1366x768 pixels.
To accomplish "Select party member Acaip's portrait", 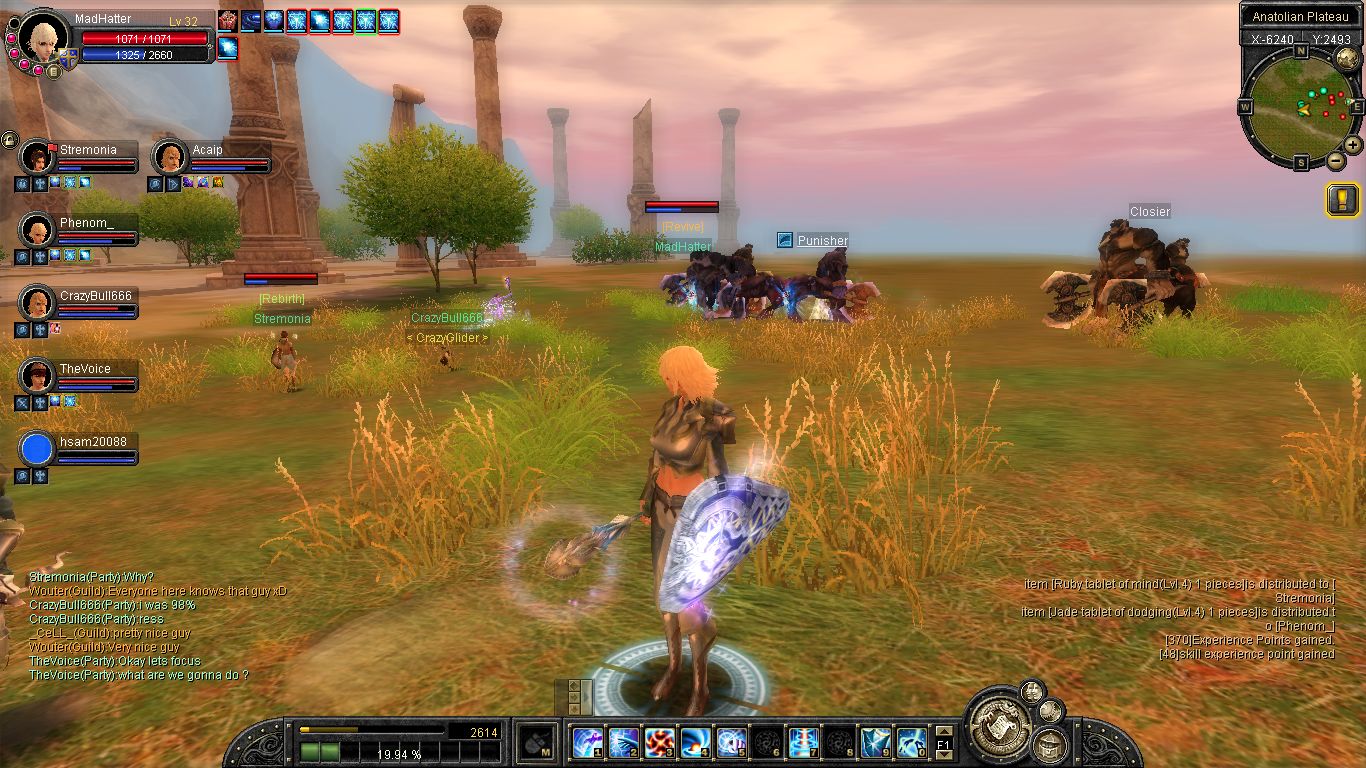I will coord(170,157).
